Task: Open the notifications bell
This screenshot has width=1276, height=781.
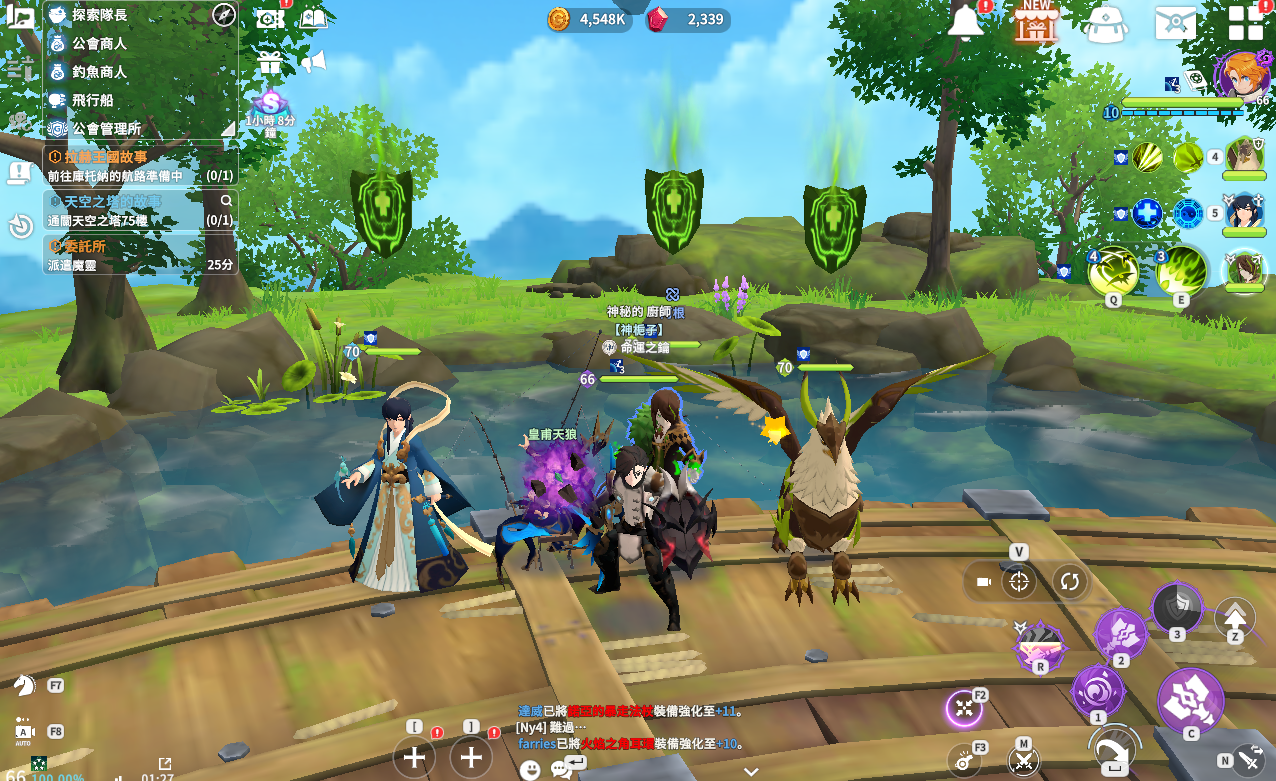Action: click(x=966, y=21)
